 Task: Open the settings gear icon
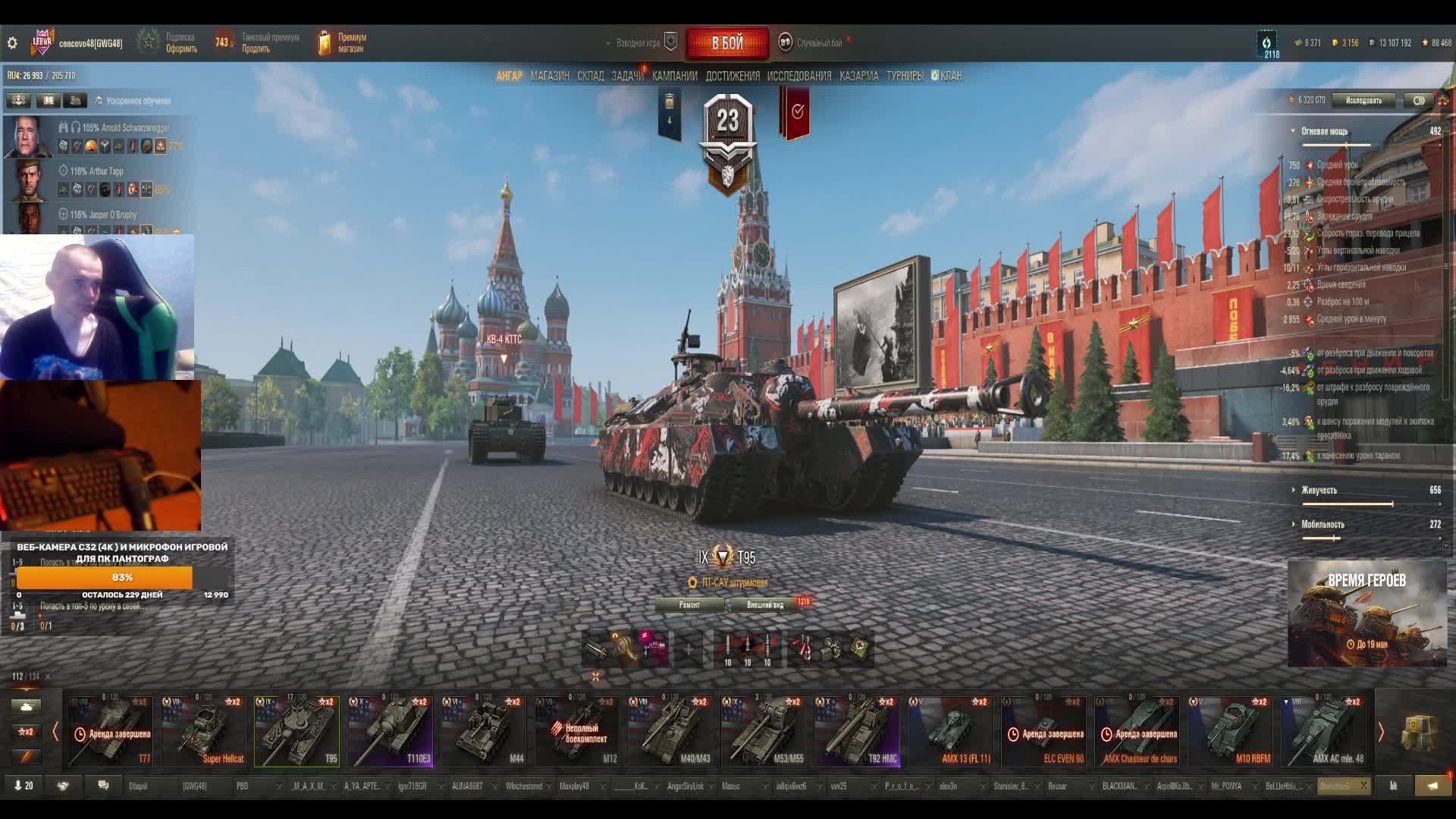[12, 43]
